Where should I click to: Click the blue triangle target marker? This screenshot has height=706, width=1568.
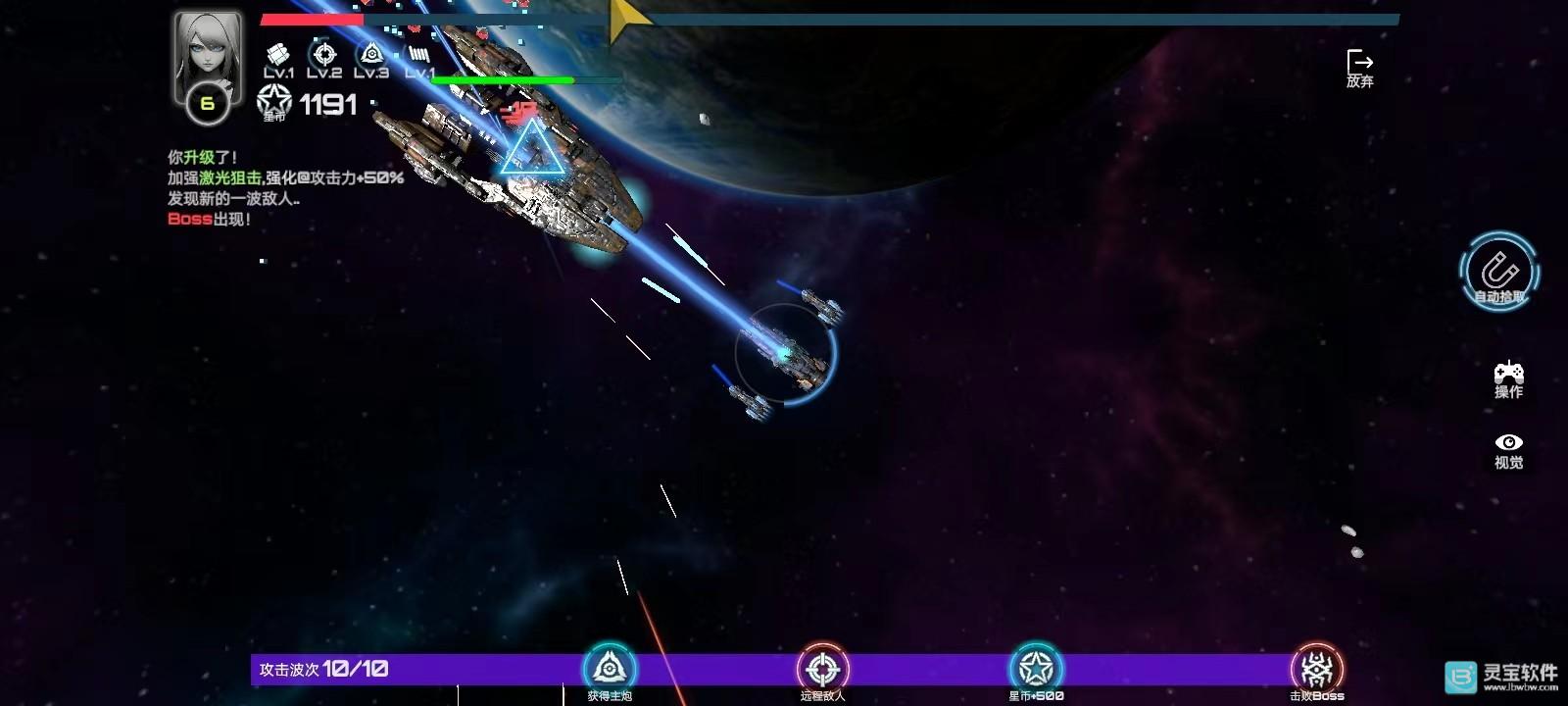pyautogui.click(x=532, y=155)
